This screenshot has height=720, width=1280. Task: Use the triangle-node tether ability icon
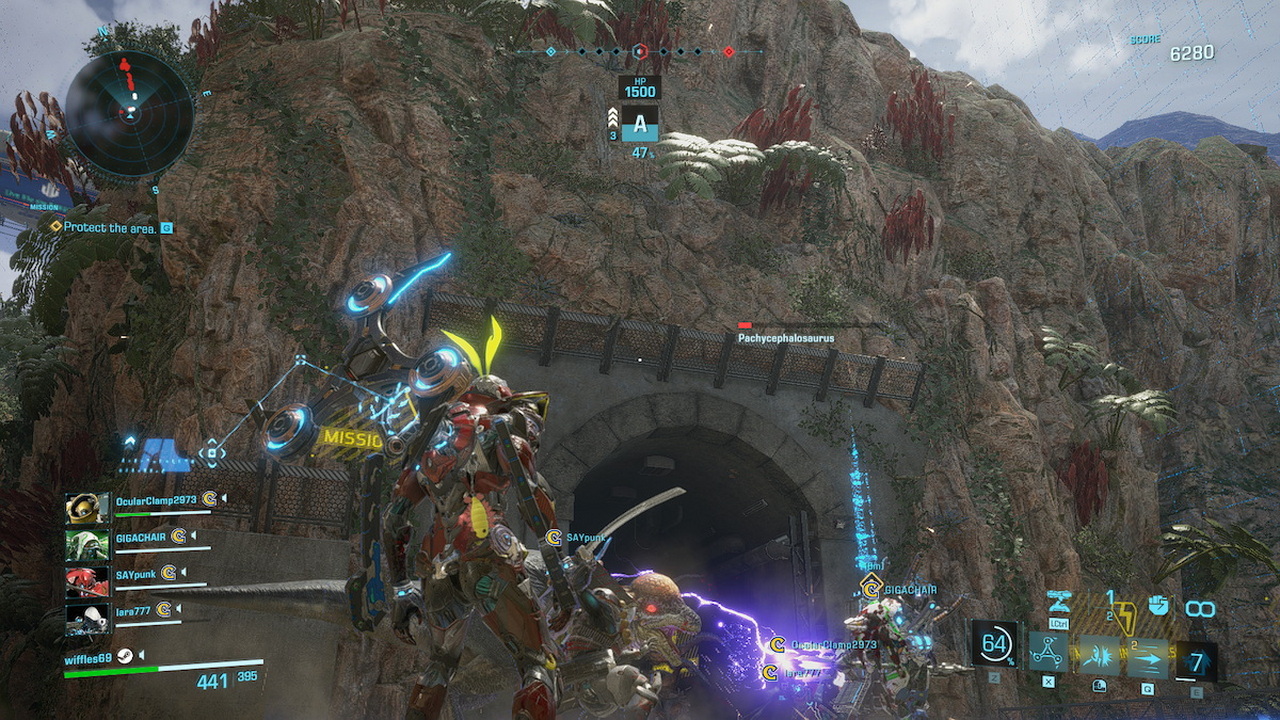coord(1048,653)
